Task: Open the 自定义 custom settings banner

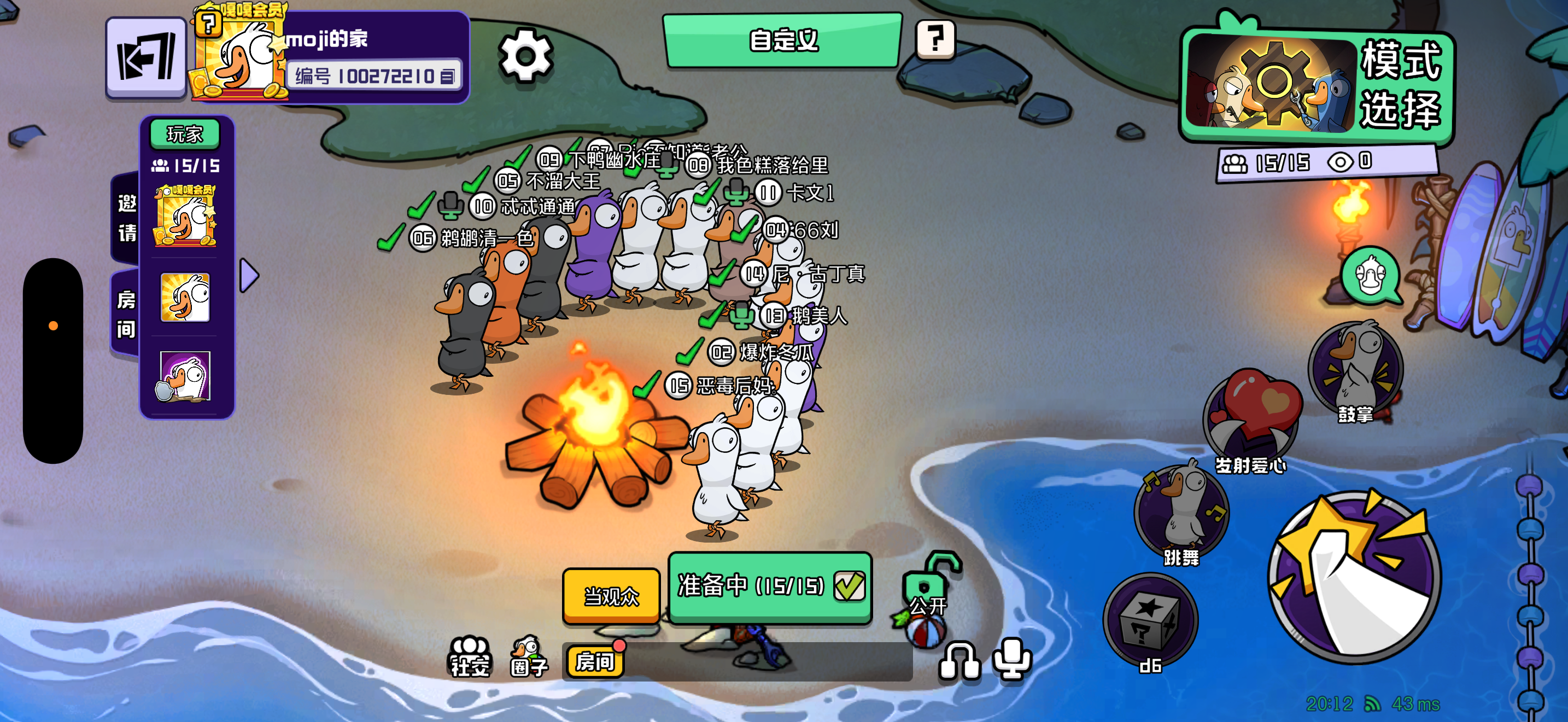Action: point(782,40)
